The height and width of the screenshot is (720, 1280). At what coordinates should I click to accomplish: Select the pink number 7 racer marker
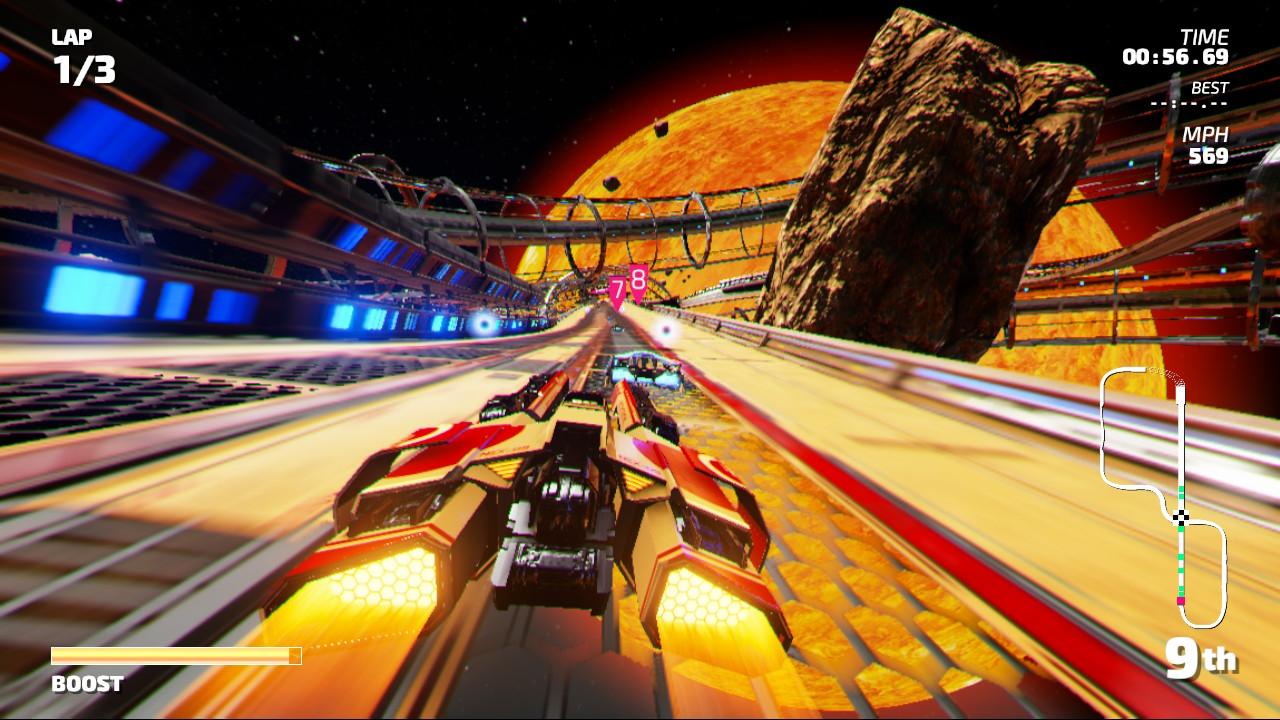(618, 291)
